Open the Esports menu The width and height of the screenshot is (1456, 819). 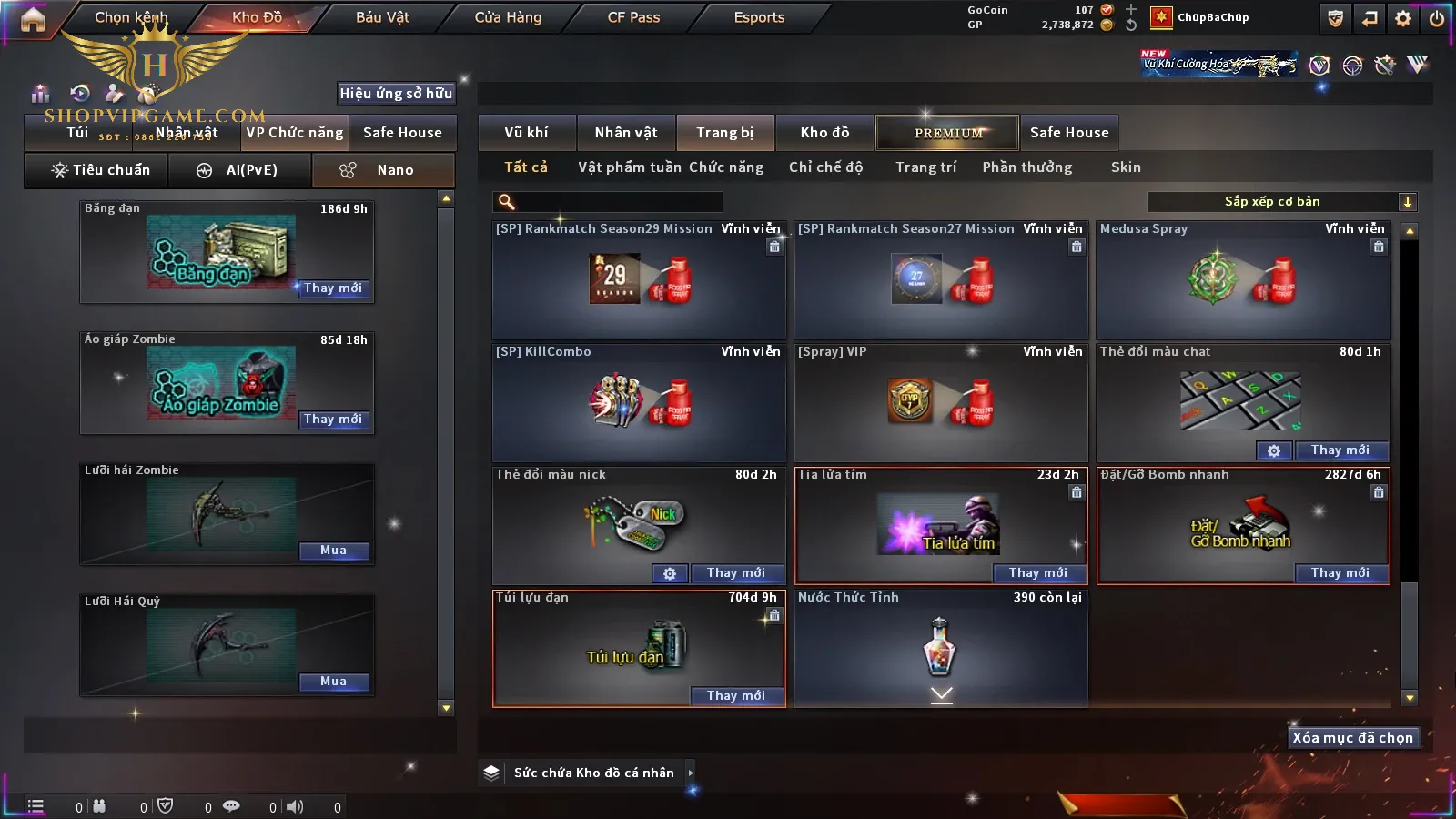pos(759,17)
